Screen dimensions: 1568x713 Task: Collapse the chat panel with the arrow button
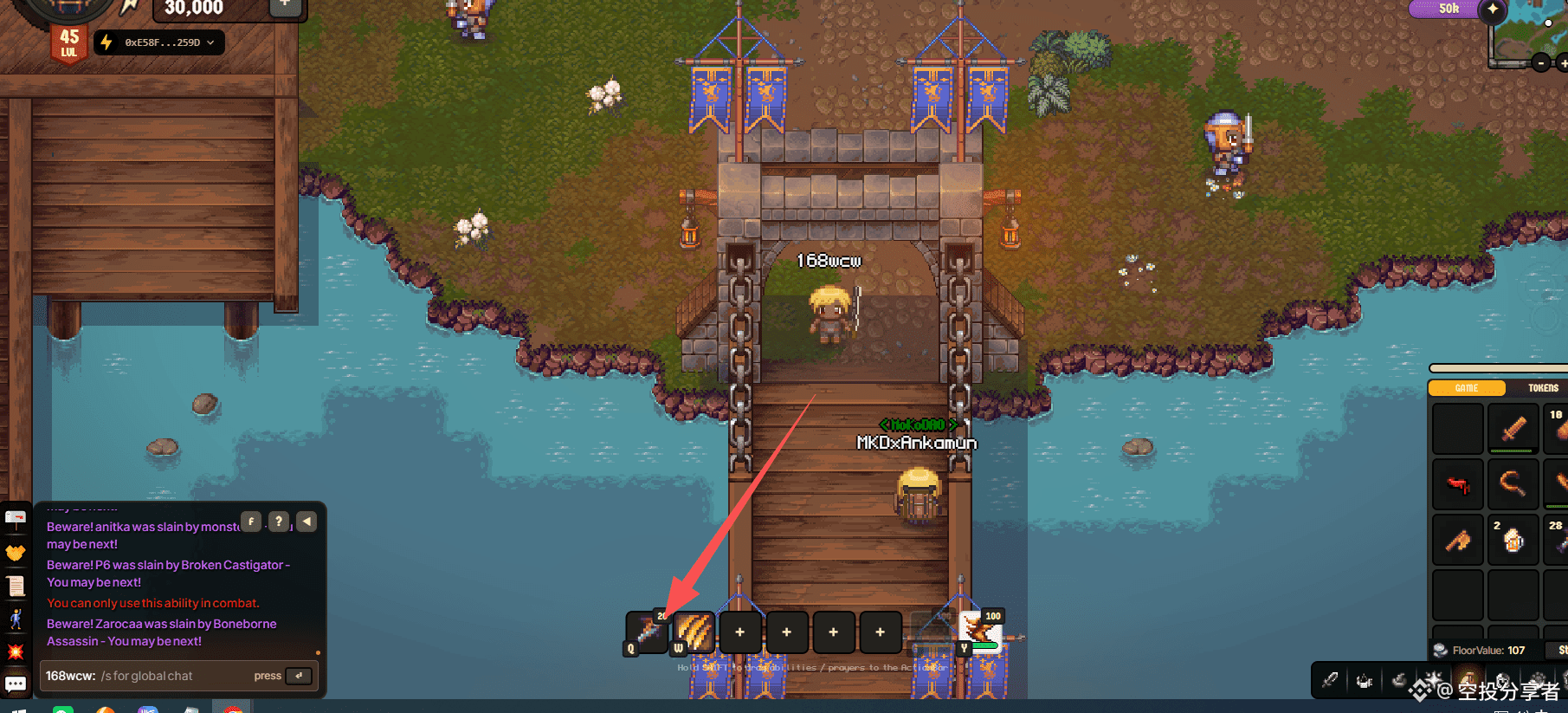tap(307, 522)
